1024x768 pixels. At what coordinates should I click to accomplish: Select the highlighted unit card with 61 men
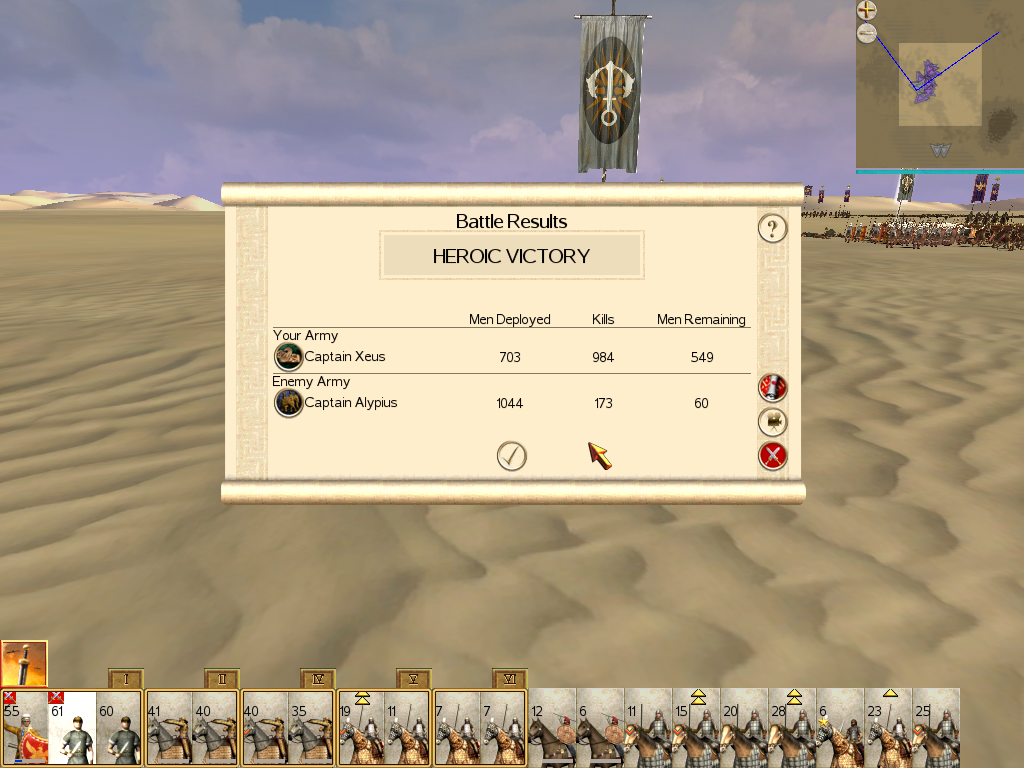click(72, 728)
